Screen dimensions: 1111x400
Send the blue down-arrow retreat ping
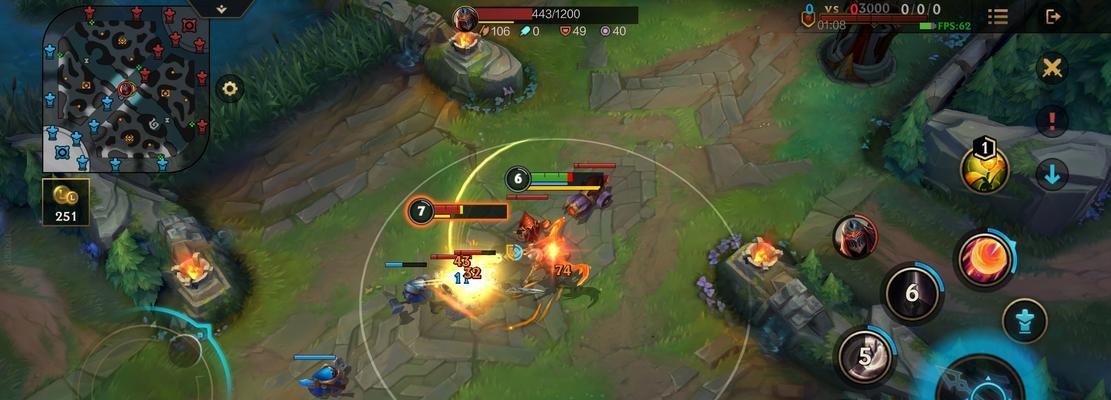(1051, 174)
